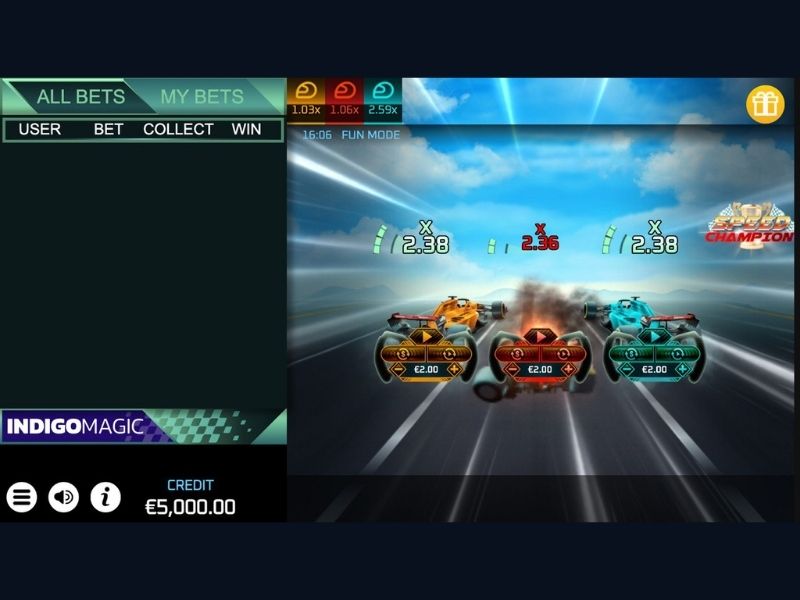This screenshot has width=800, height=600.
Task: Place the red car's bet with play
Action: [540, 337]
